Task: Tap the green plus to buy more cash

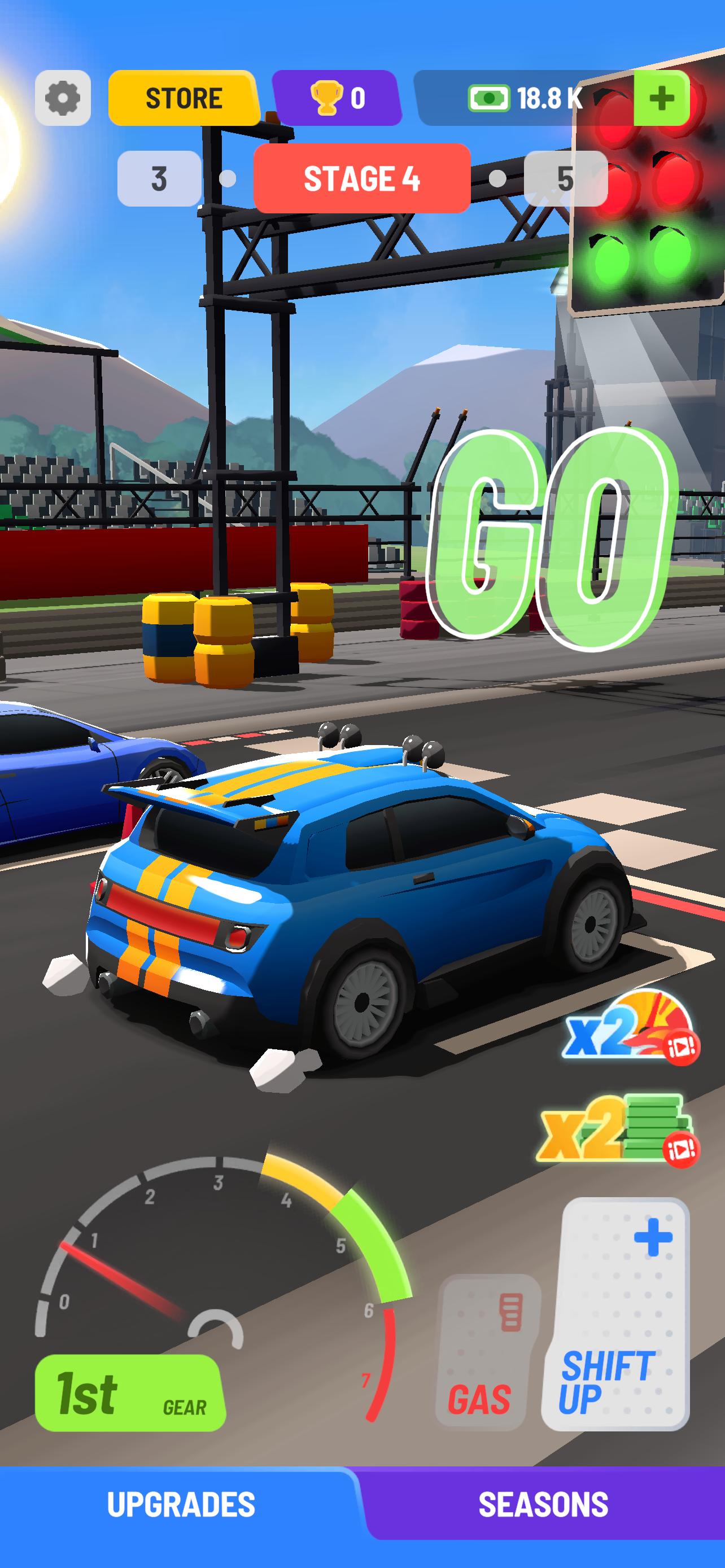Action: [x=661, y=98]
